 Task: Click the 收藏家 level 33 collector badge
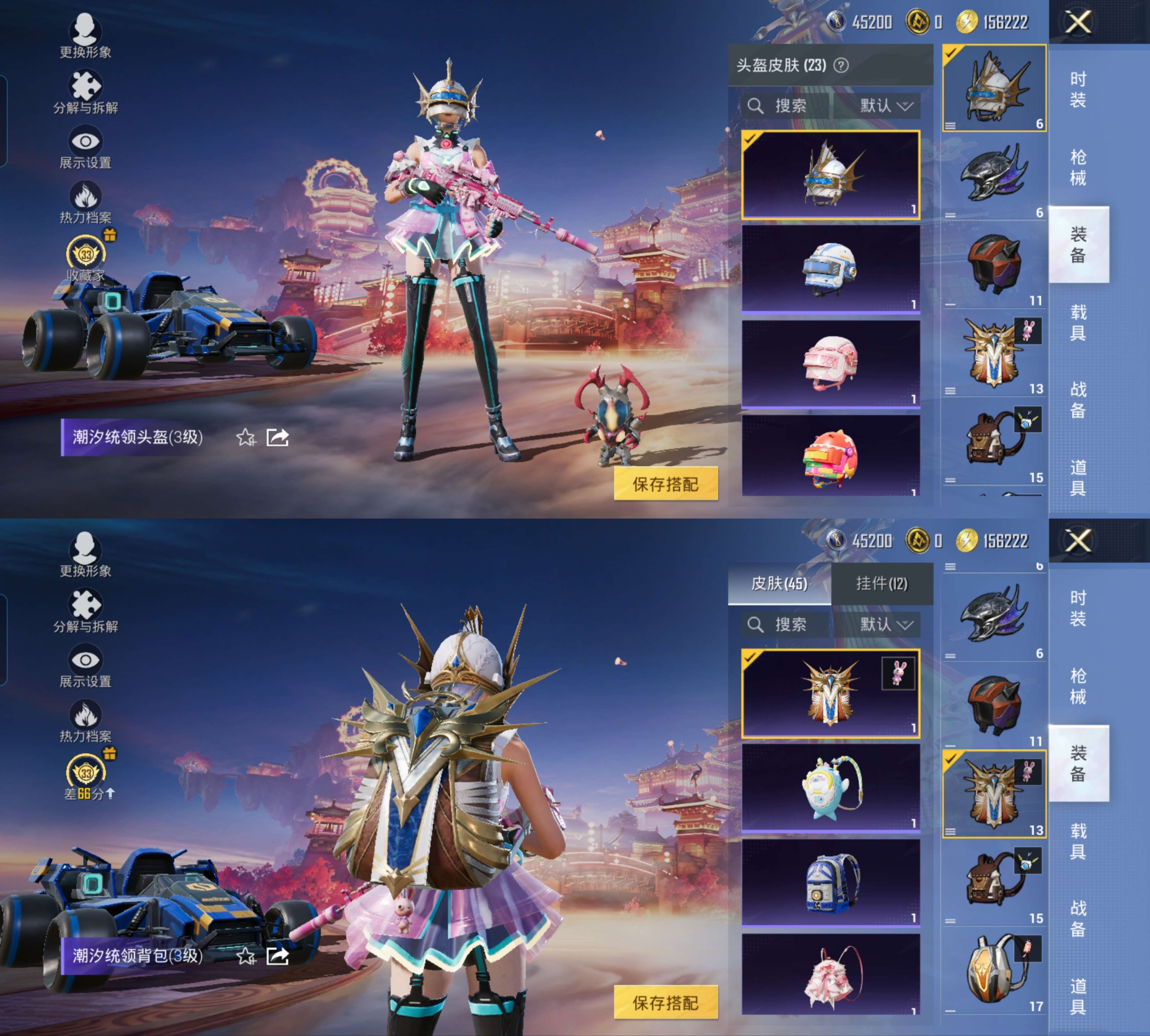85,250
